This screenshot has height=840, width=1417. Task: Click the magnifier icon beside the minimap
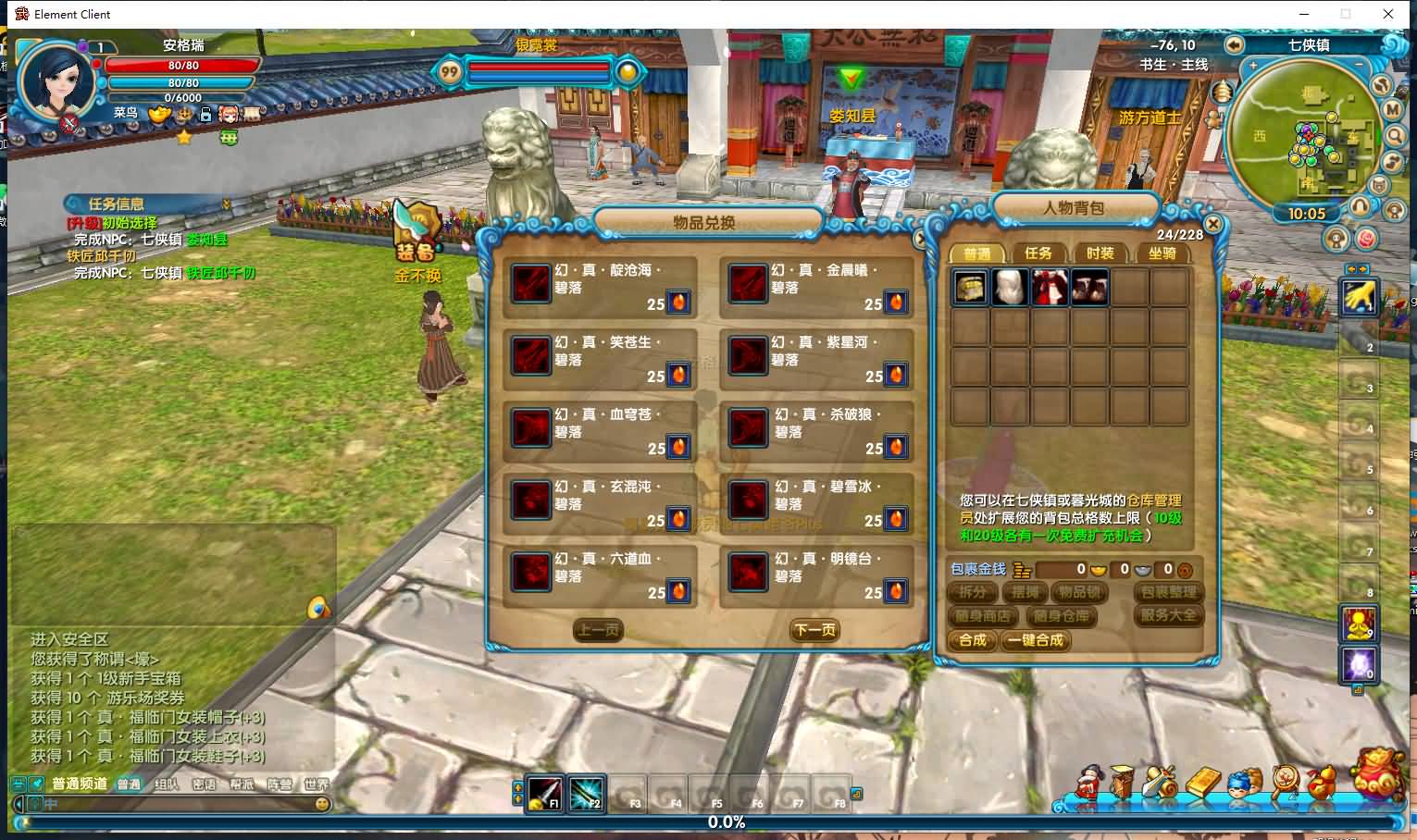(1393, 136)
